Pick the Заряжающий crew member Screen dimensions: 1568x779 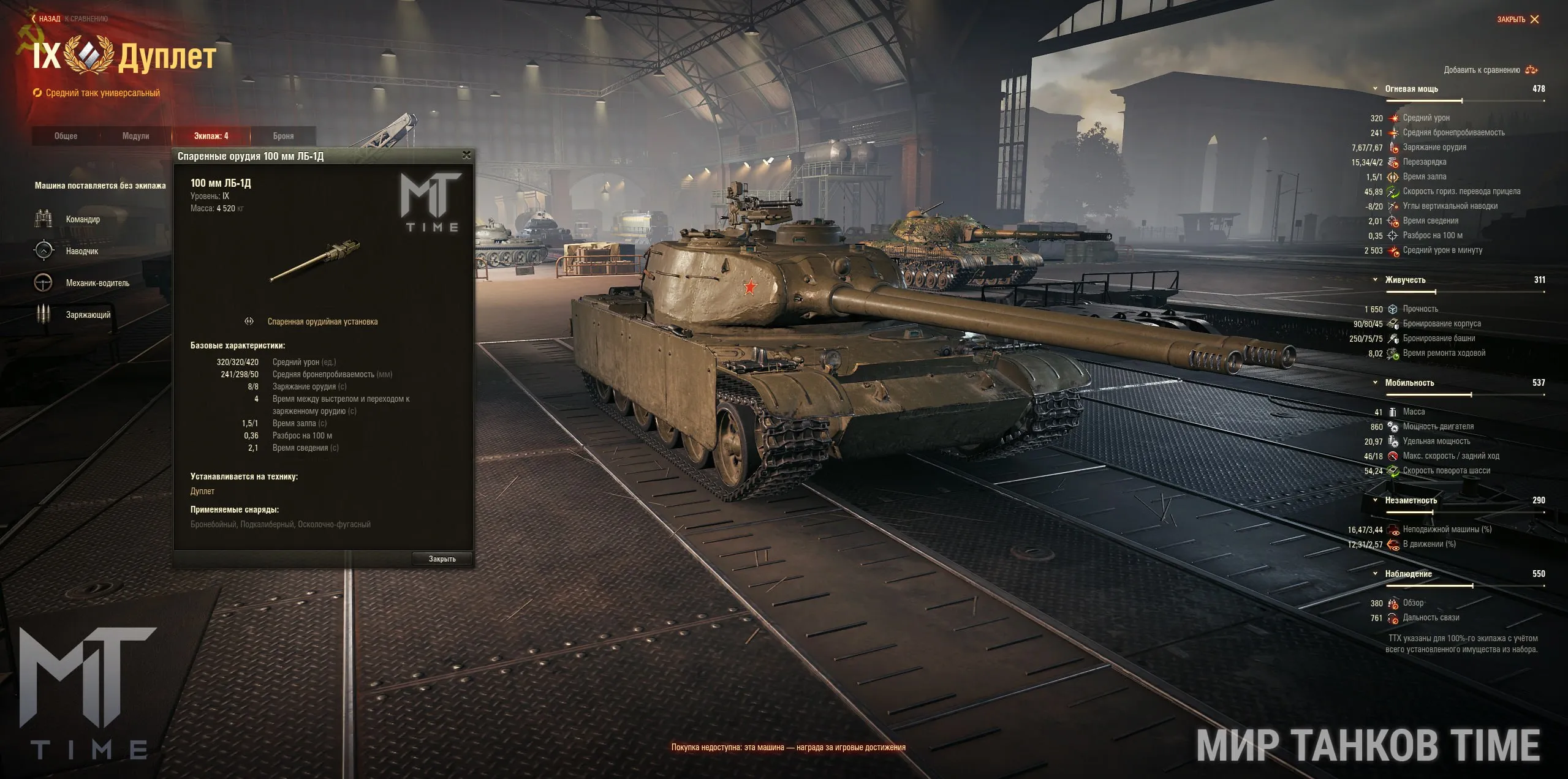pyautogui.click(x=88, y=315)
